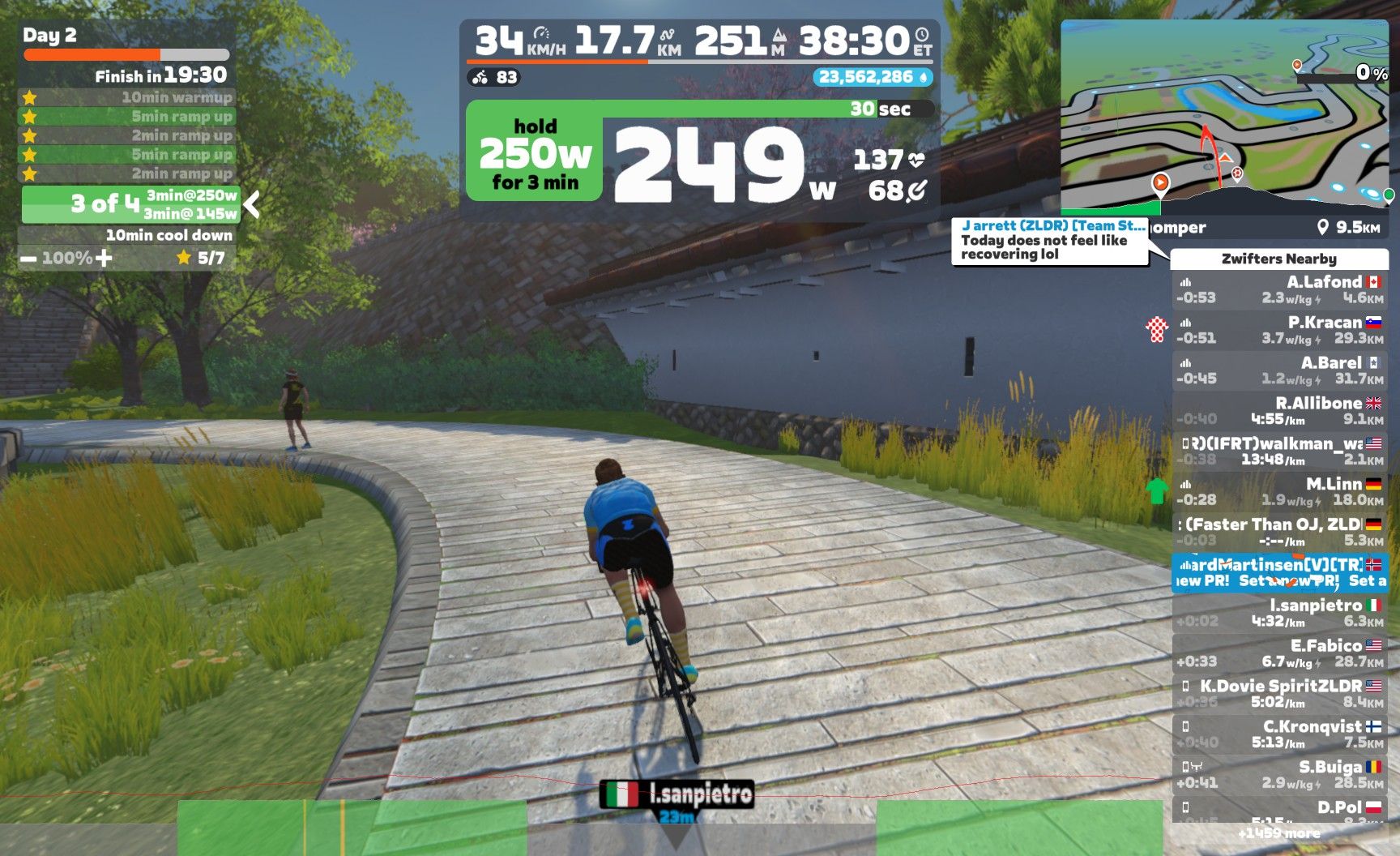Open the minimap view

point(1223,118)
